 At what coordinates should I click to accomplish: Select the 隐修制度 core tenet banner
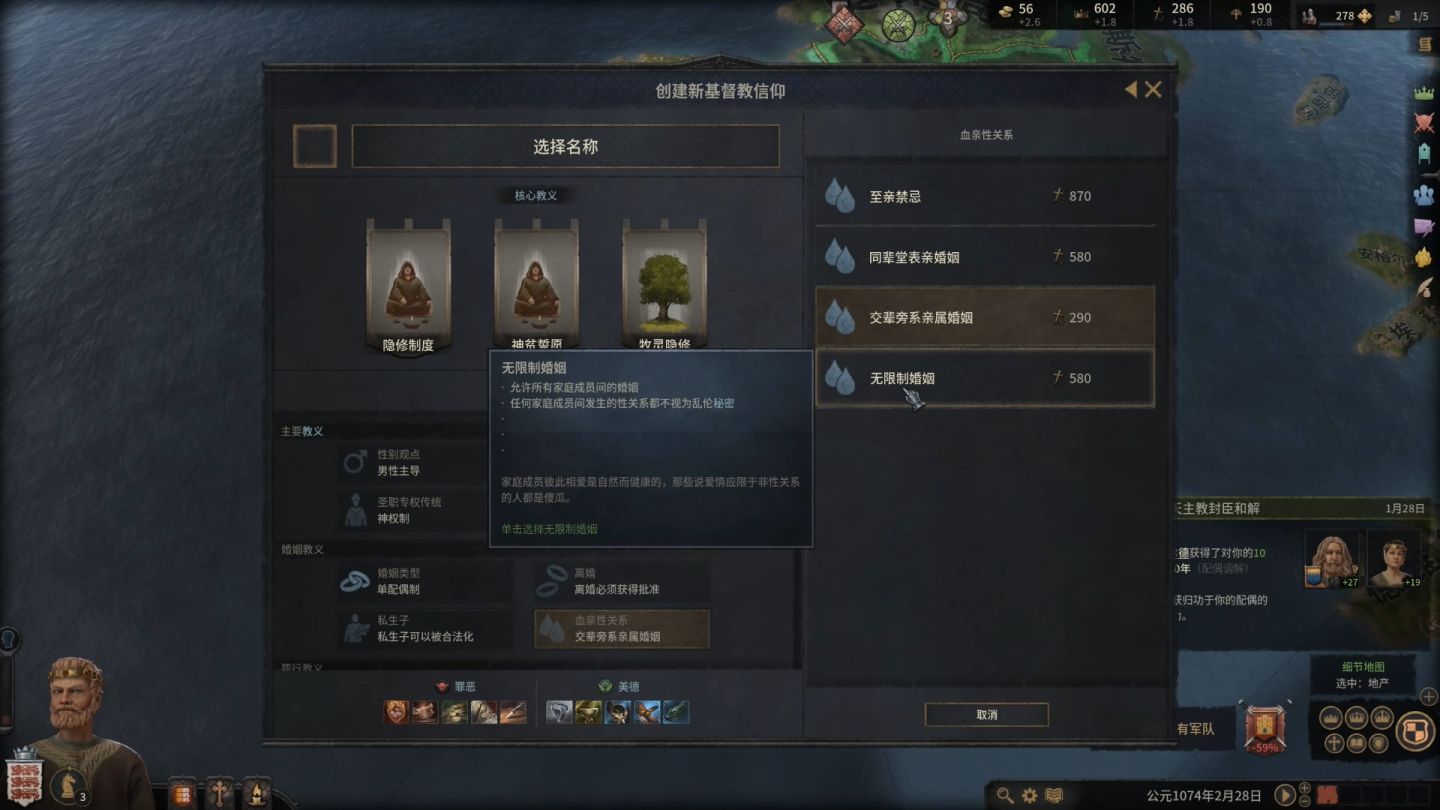pos(407,280)
